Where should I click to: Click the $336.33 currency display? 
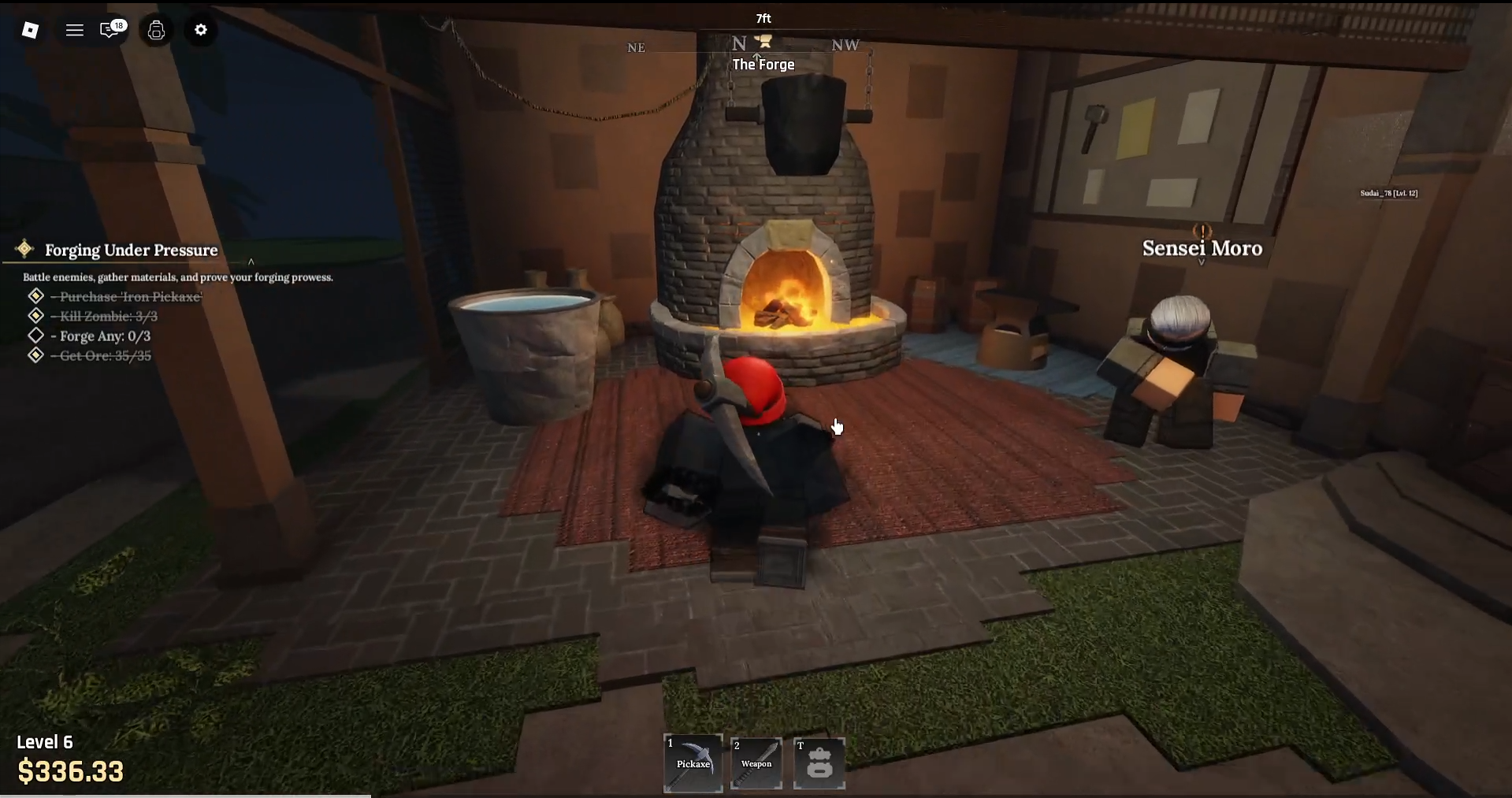(x=71, y=771)
